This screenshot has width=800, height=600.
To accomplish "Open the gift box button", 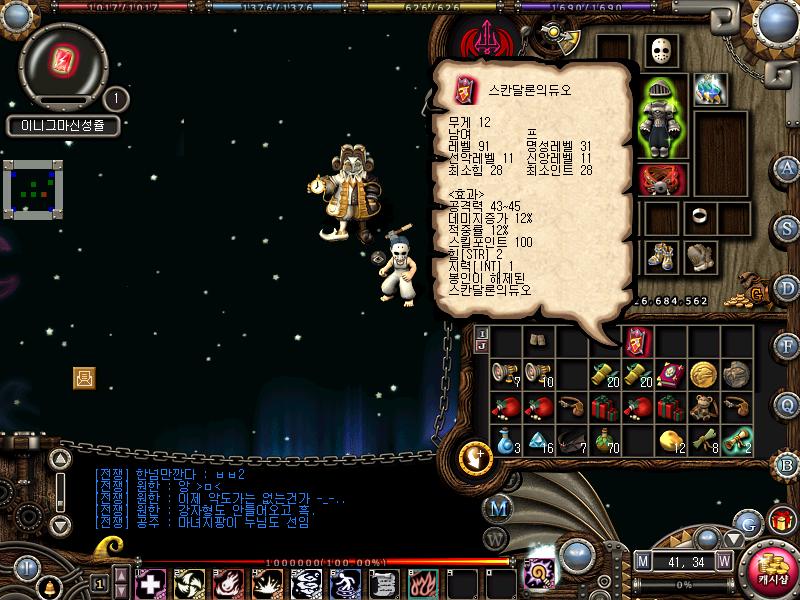I will click(780, 521).
